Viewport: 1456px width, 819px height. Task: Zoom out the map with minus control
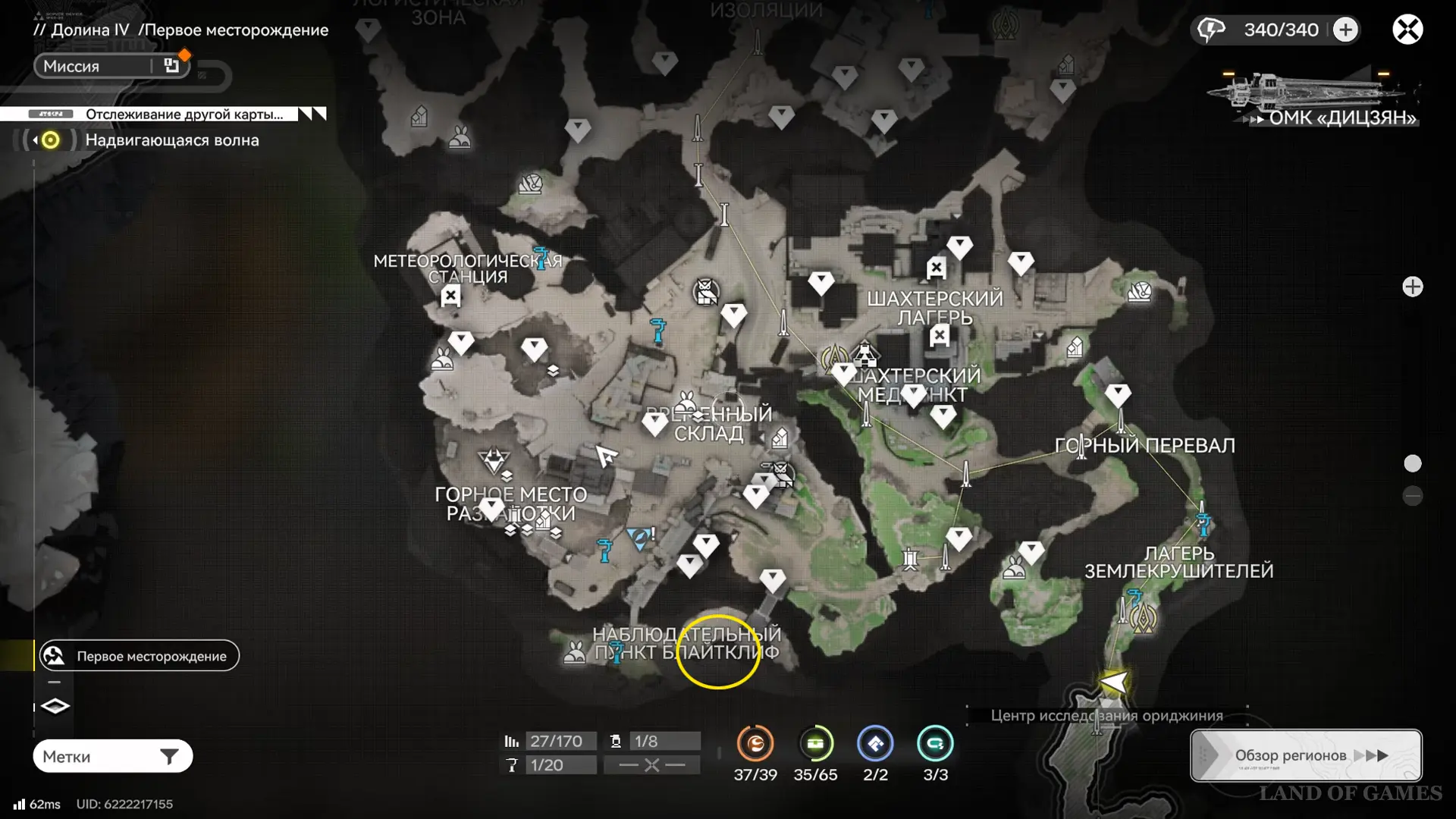tap(1412, 496)
